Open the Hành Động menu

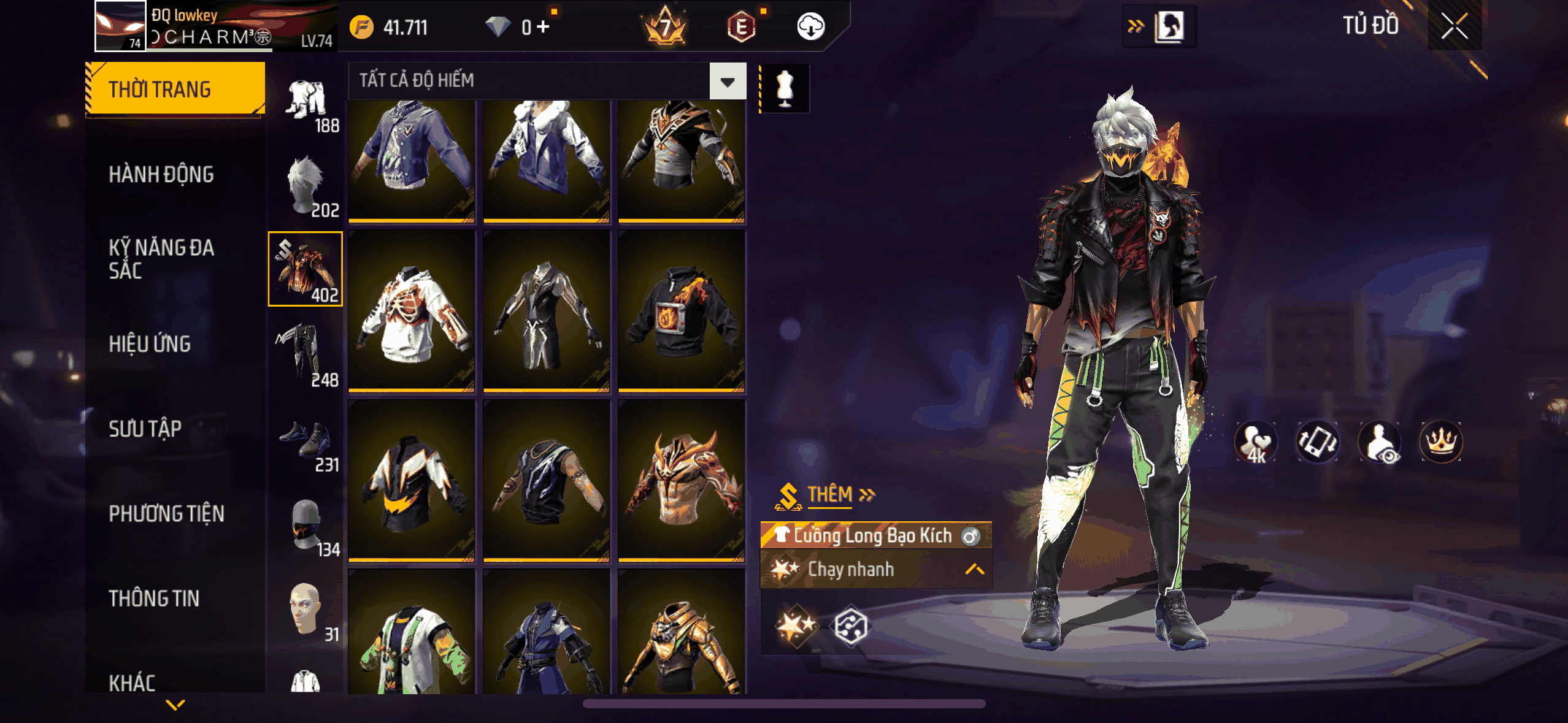161,175
